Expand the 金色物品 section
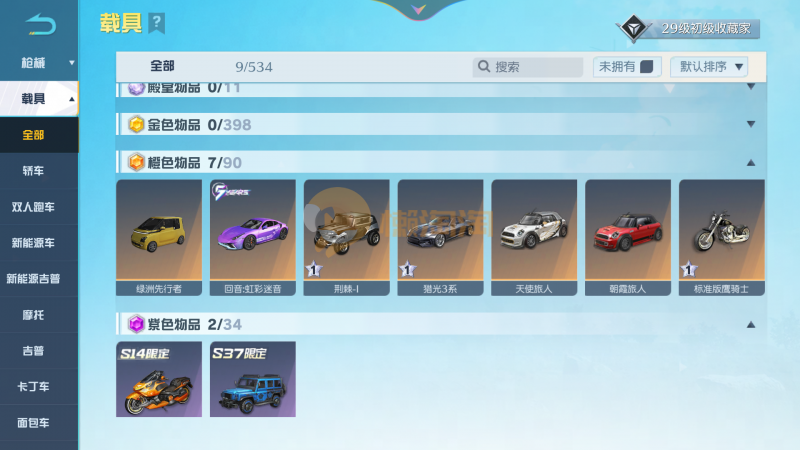 coord(750,125)
